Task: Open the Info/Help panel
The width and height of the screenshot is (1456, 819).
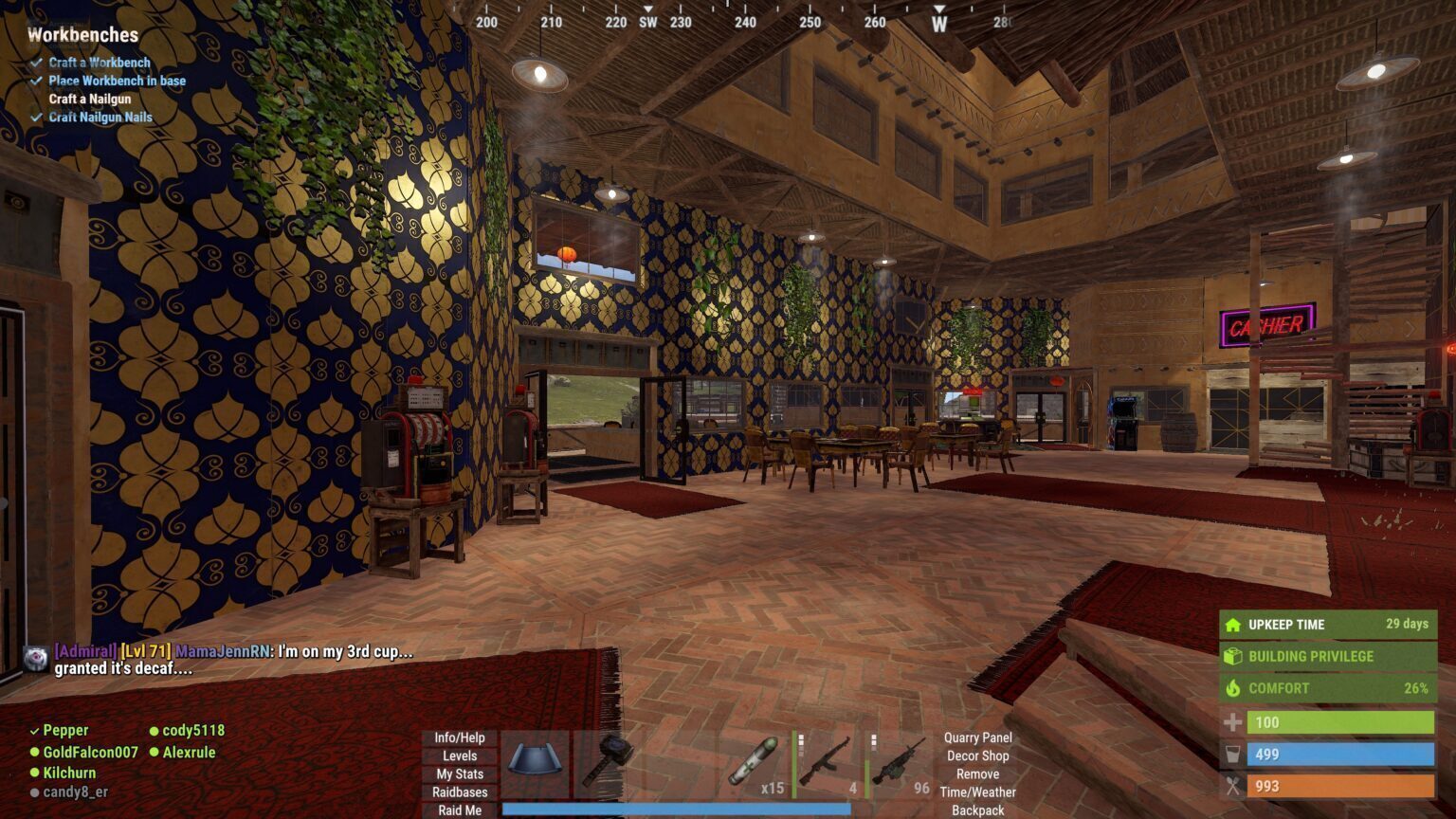Action: click(460, 737)
